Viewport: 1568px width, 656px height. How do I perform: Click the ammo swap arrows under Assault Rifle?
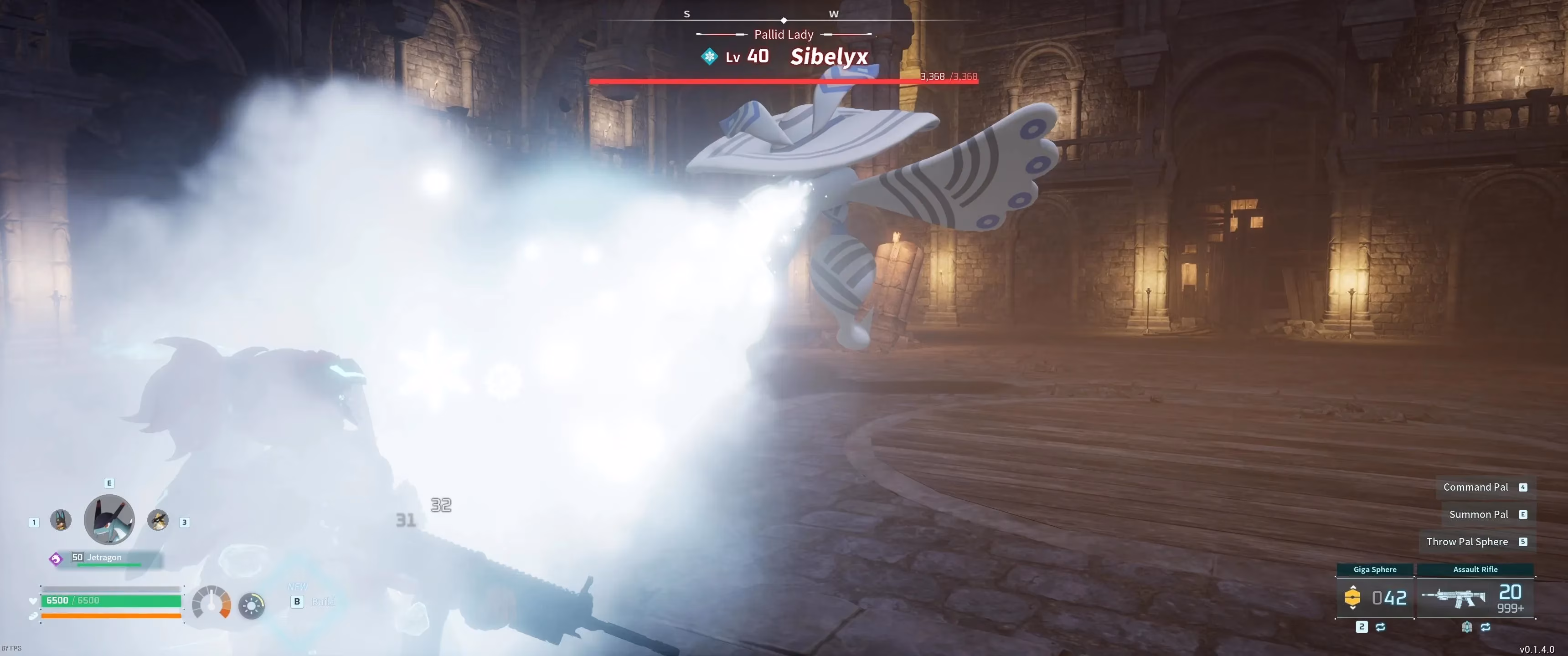[1486, 627]
